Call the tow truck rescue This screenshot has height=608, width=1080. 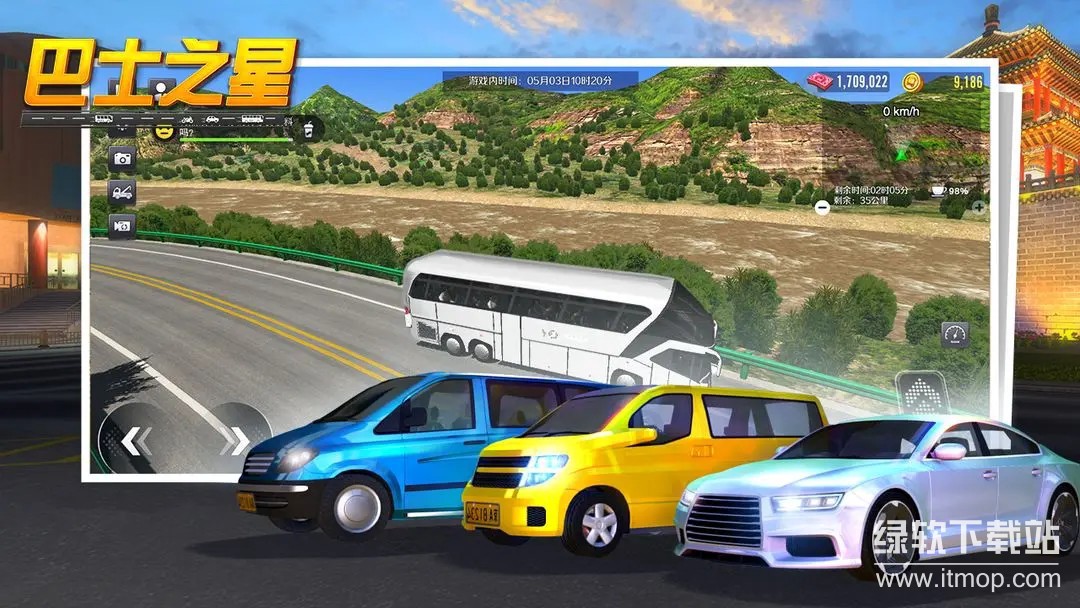pos(123,192)
